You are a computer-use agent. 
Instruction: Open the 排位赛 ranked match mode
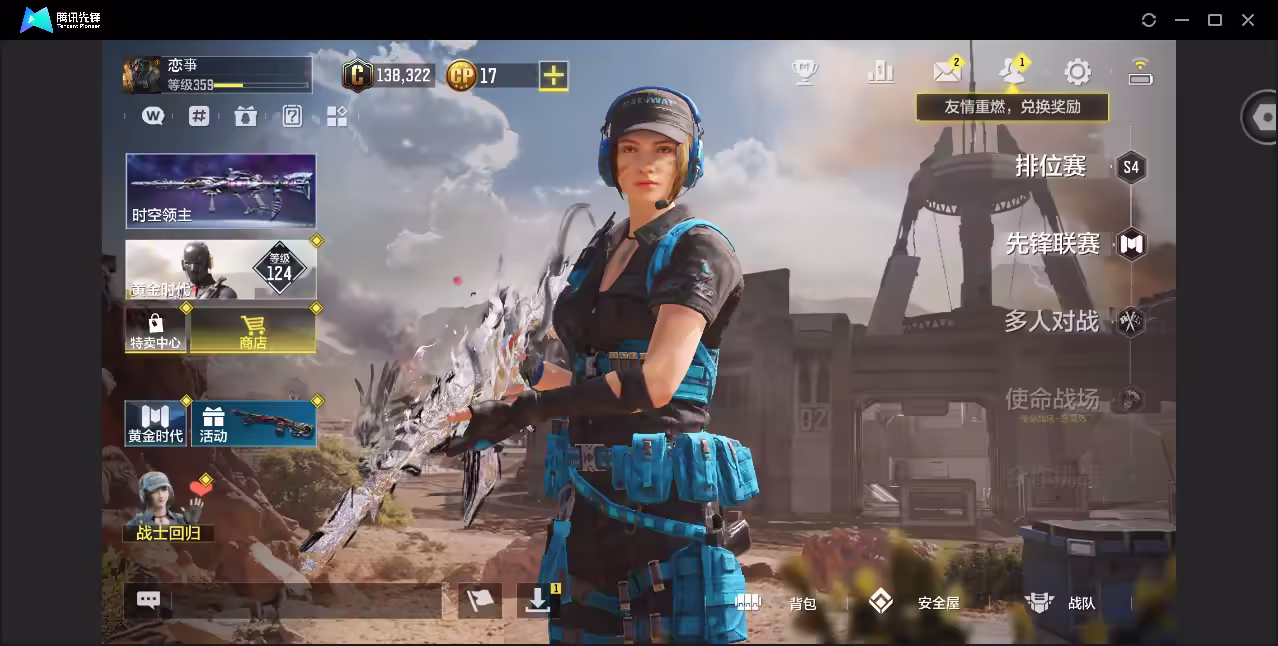click(1052, 166)
